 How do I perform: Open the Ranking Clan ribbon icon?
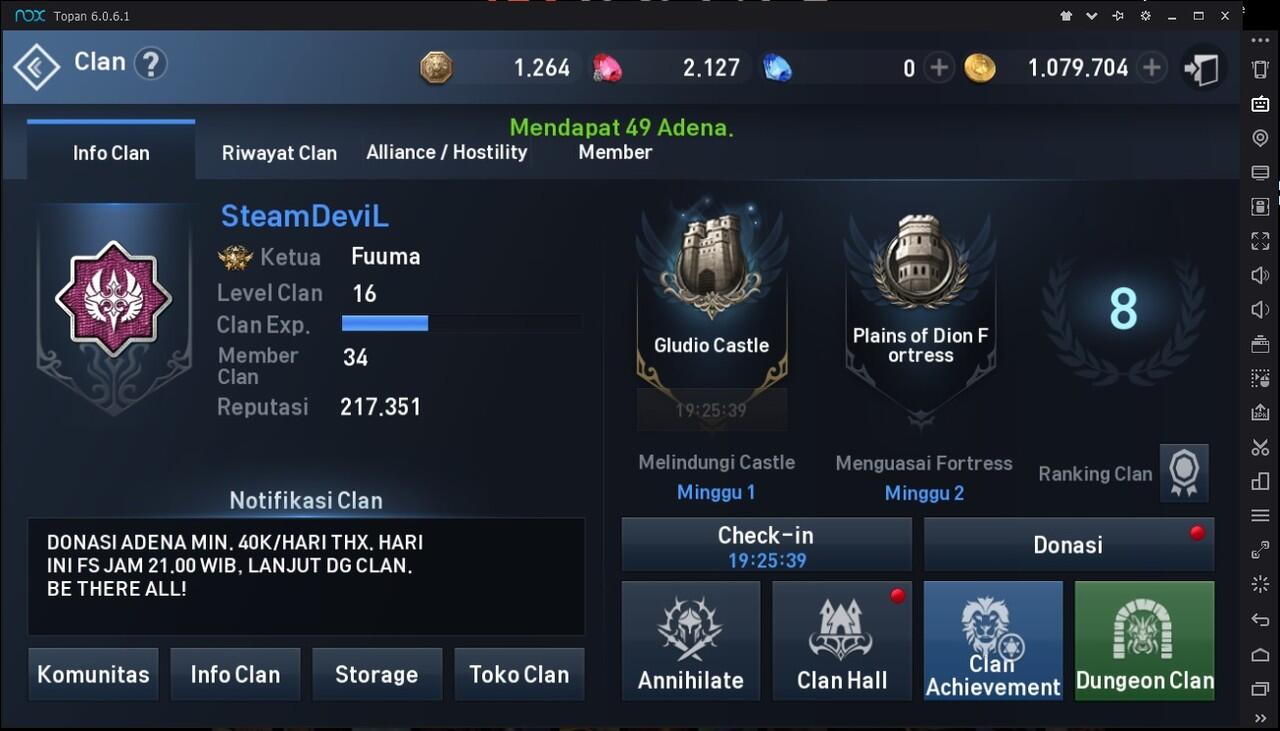(1184, 473)
